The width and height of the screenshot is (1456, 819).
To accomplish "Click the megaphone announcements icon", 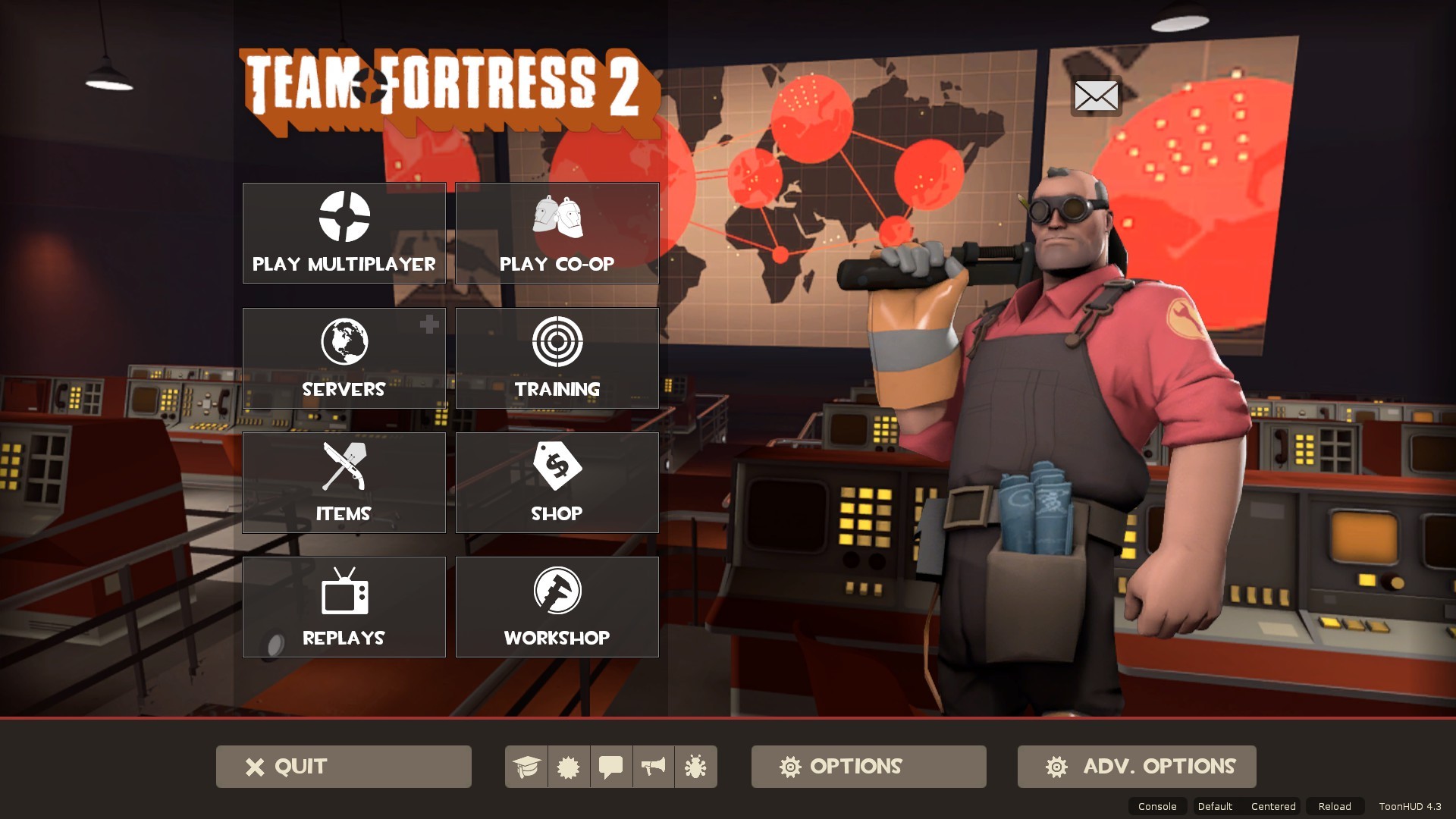I will click(653, 767).
